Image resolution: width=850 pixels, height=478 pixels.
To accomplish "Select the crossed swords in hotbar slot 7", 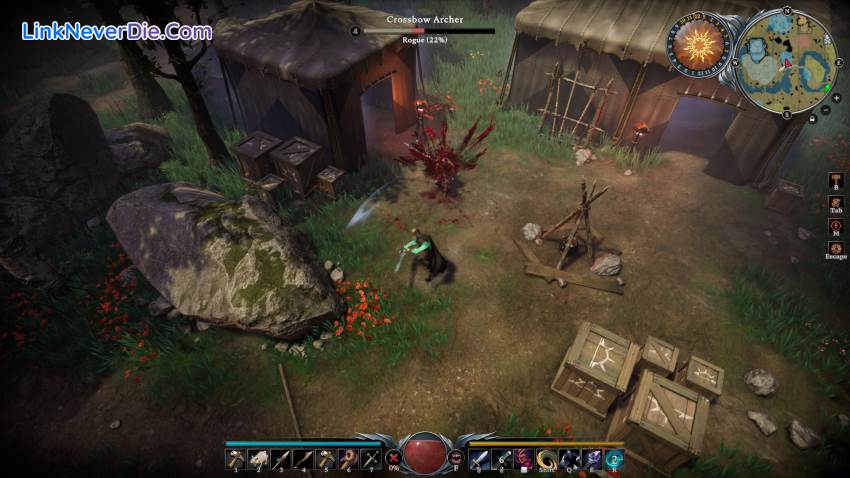I will pos(371,458).
